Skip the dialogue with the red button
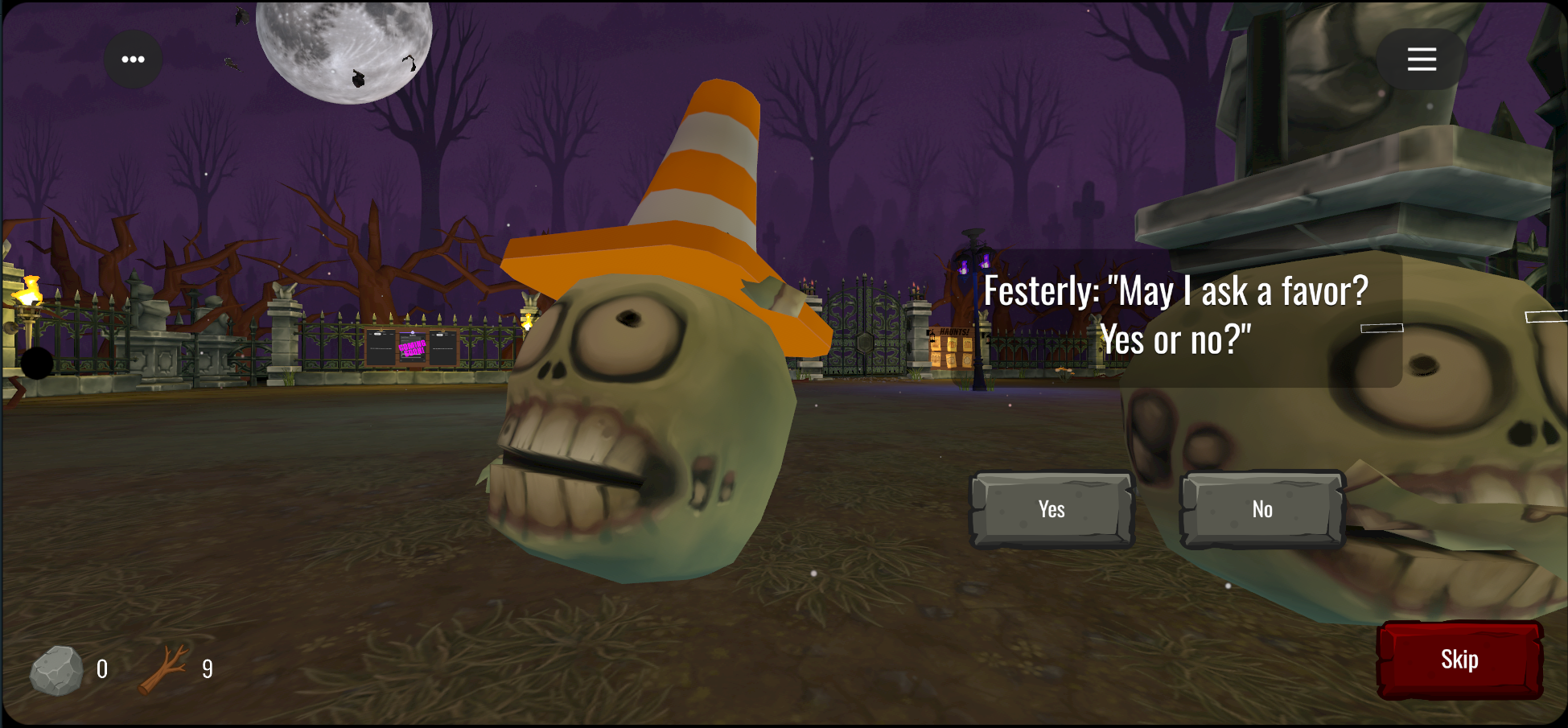Screen dimensions: 1568x728 (1459, 660)
